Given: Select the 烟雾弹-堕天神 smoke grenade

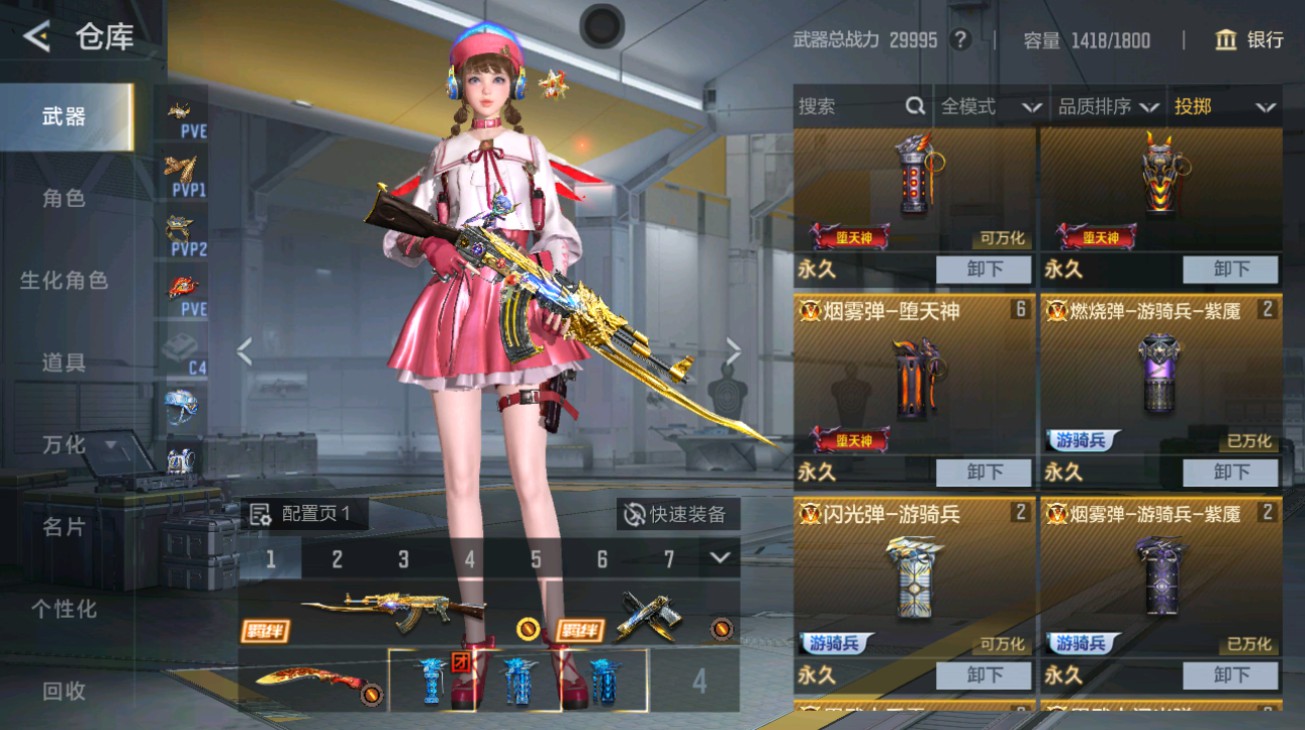Looking at the screenshot, I should (913, 385).
